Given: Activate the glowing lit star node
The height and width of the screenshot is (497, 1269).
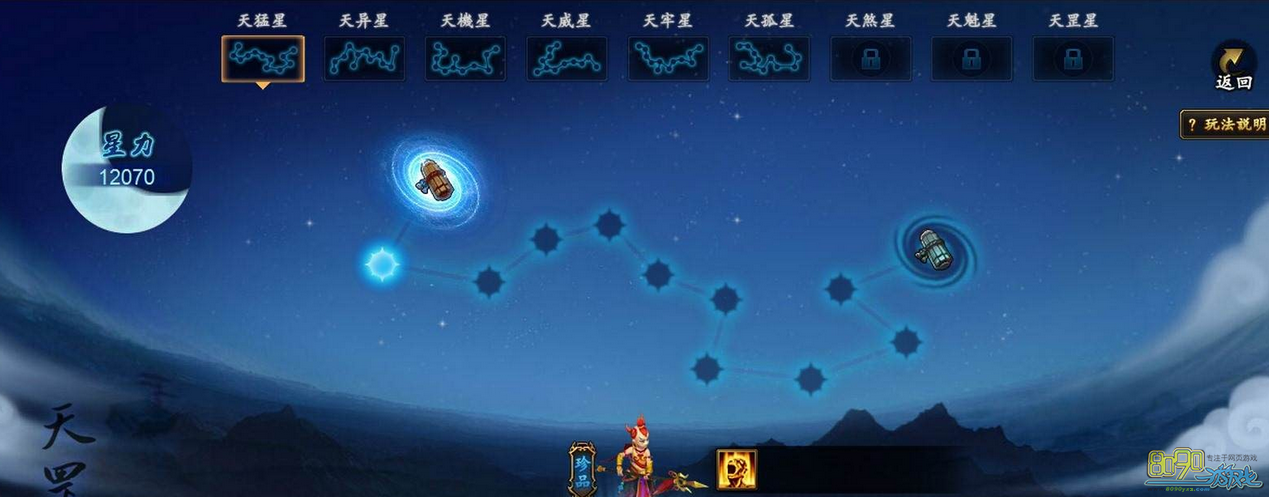Looking at the screenshot, I should (x=381, y=265).
